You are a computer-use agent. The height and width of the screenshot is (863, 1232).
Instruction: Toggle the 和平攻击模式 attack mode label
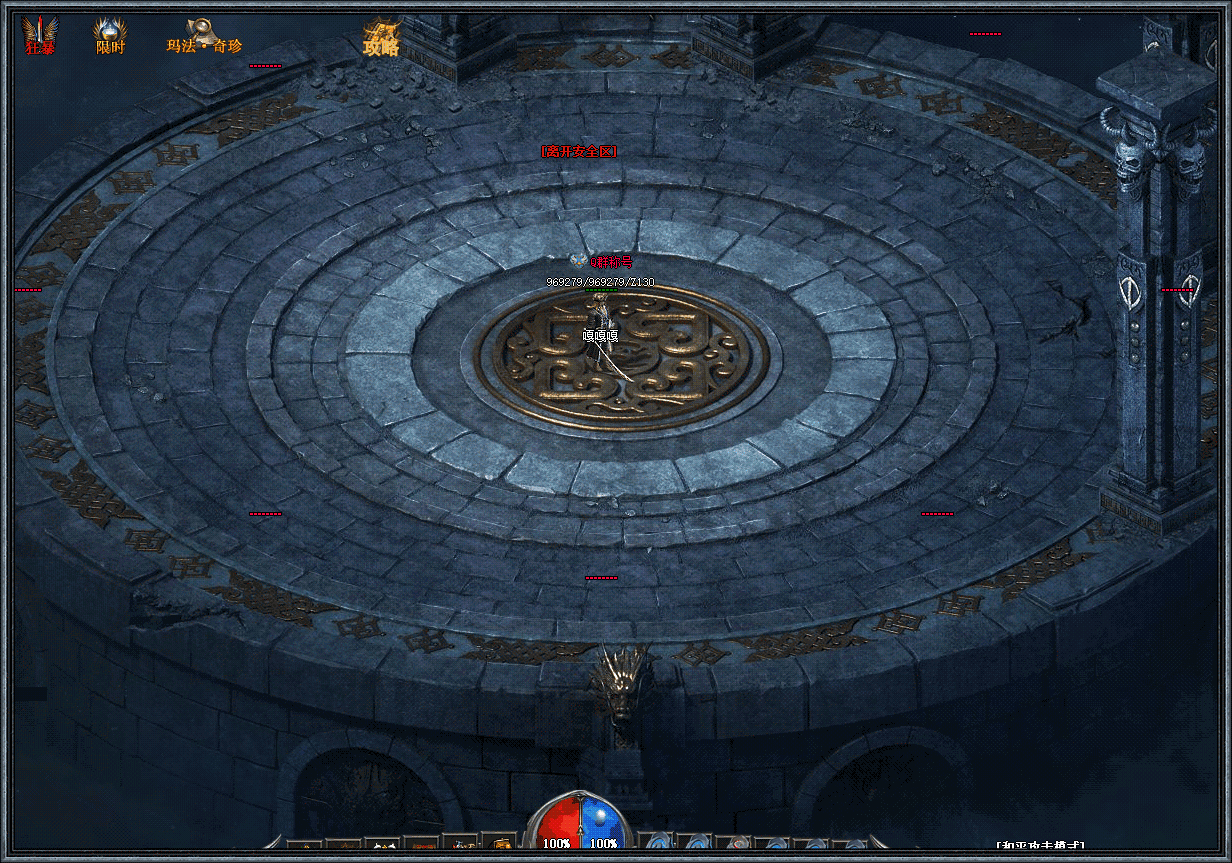click(x=1041, y=847)
